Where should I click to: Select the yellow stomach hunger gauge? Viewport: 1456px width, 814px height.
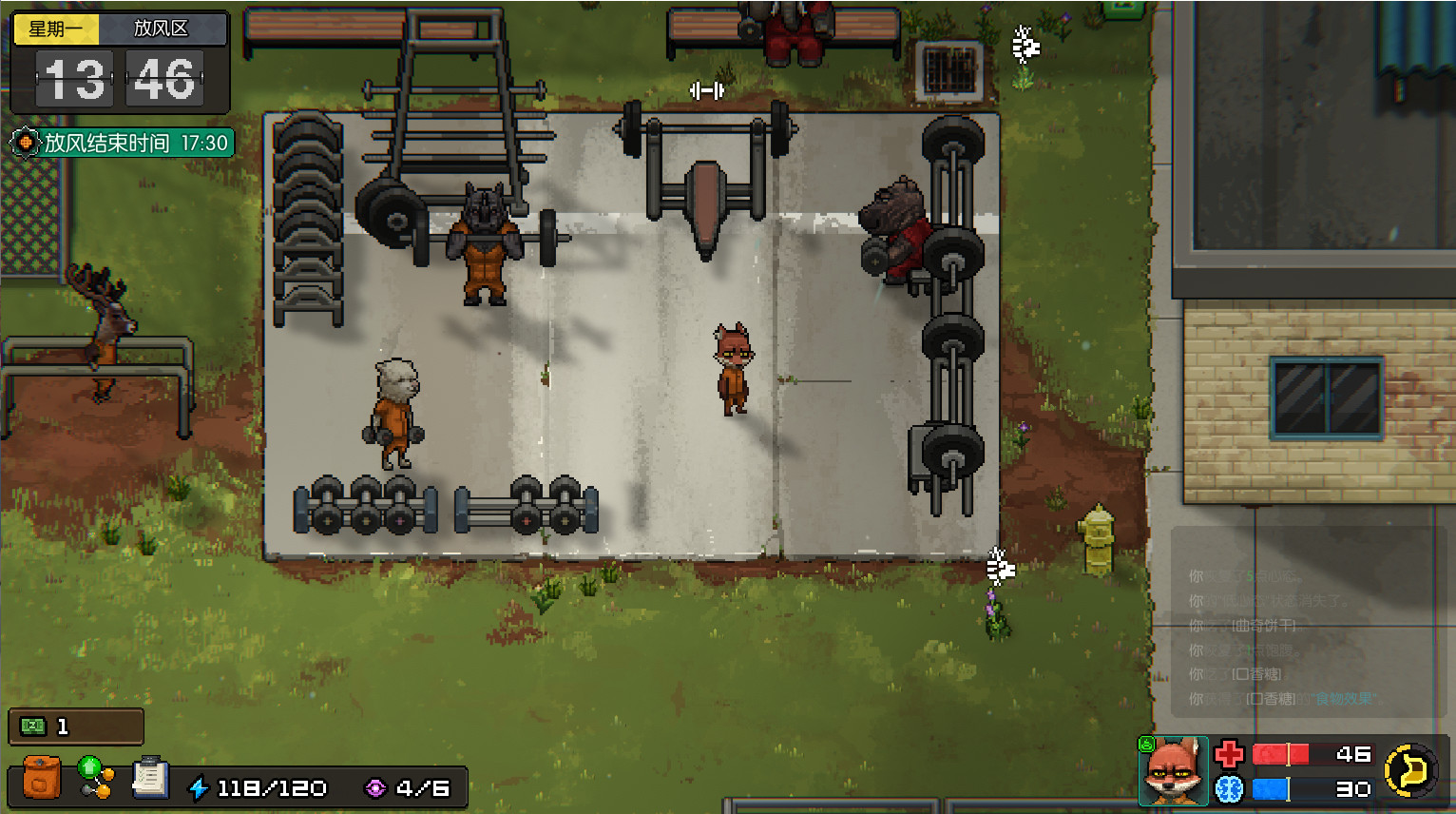pyautogui.click(x=1410, y=770)
